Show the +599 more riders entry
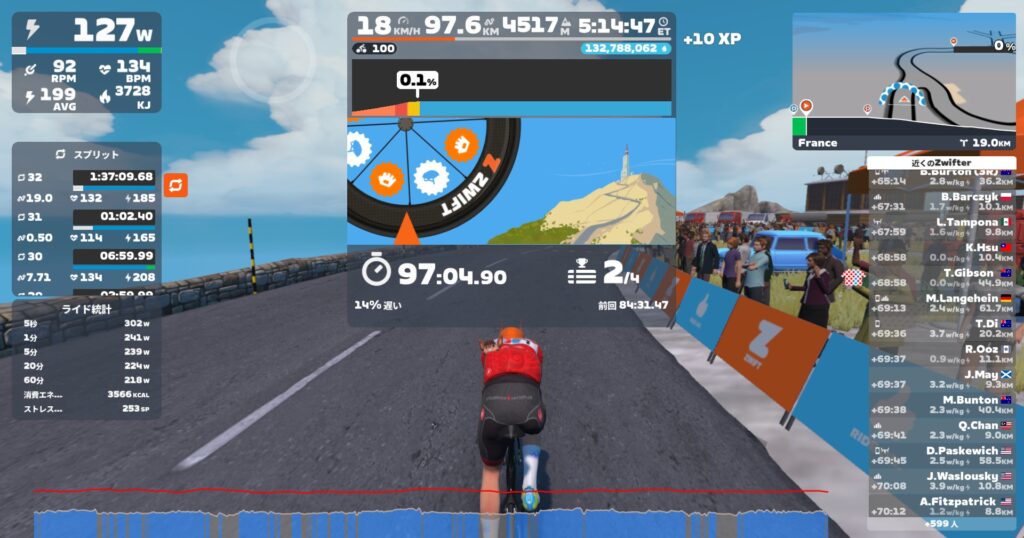Viewport: 1024px width, 538px height. pos(942,524)
